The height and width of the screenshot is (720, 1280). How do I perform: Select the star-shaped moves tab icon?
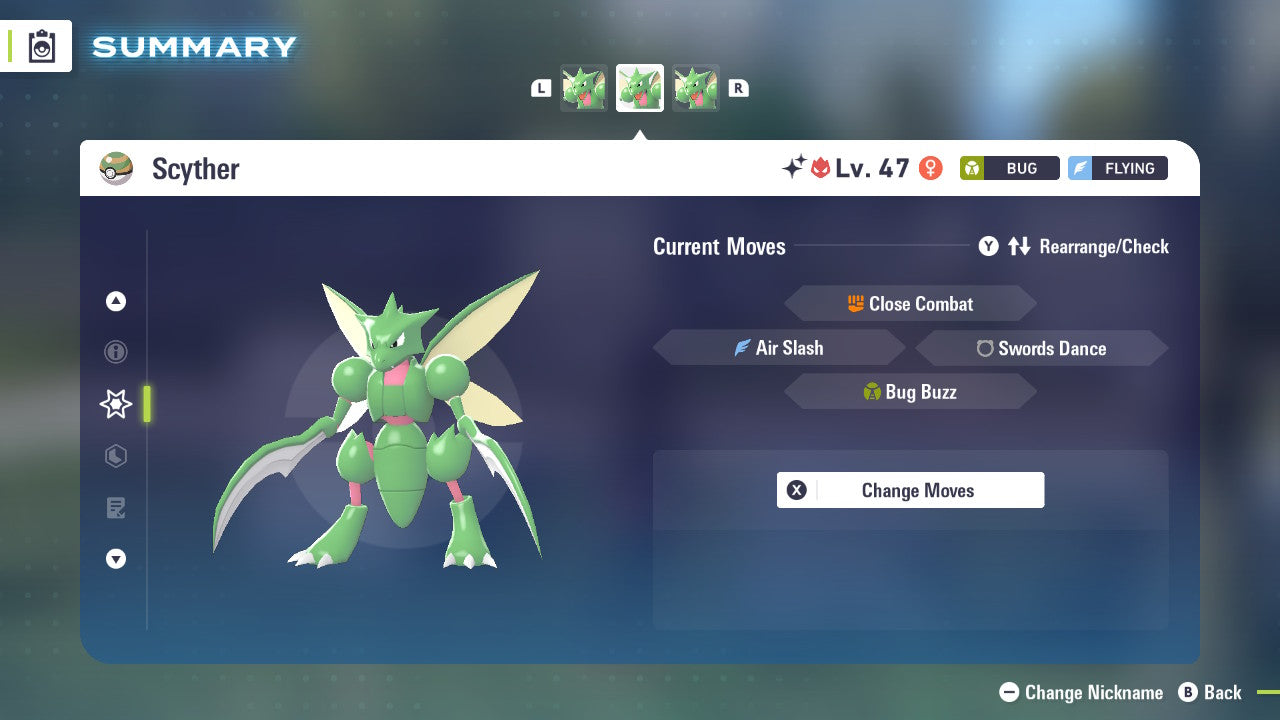(115, 404)
